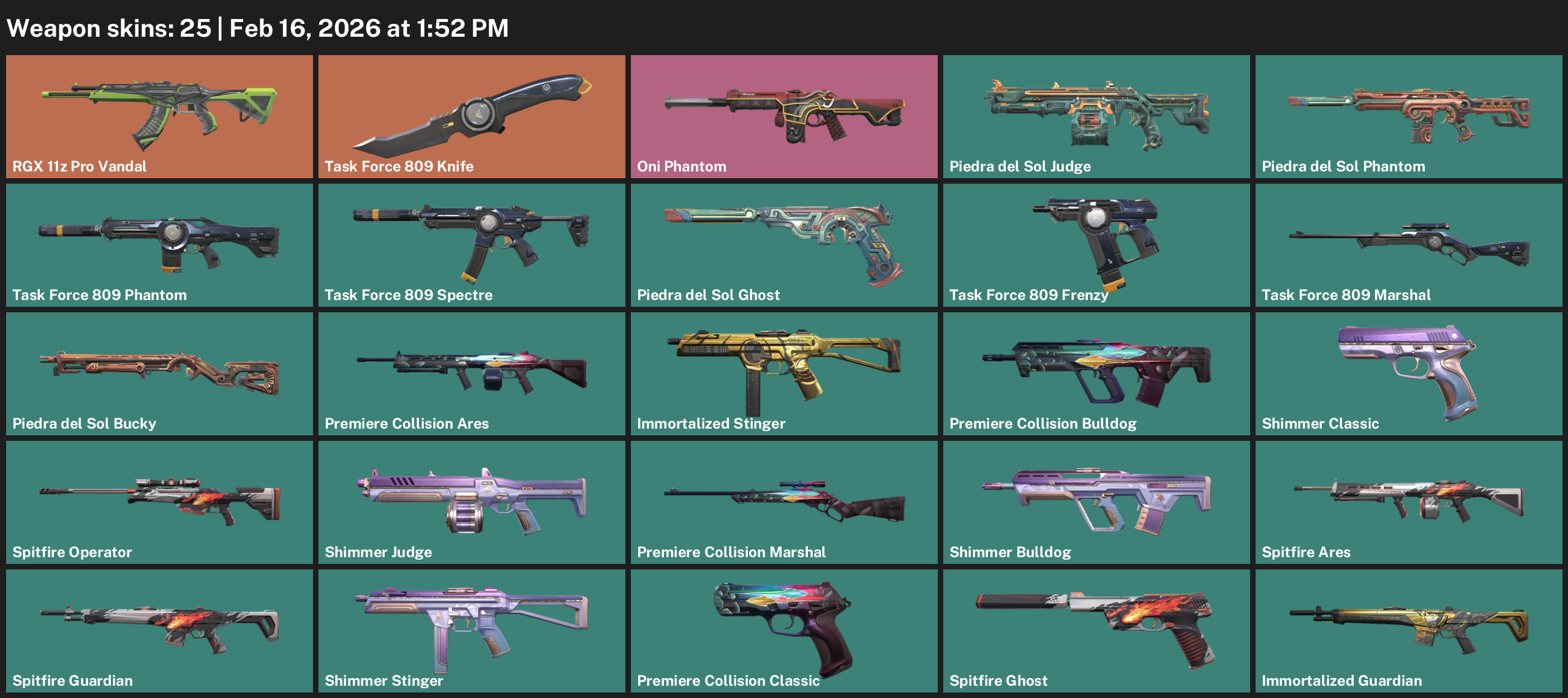1568x698 pixels.
Task: Select the Premiere Collision Ares skin
Action: pyautogui.click(x=472, y=373)
